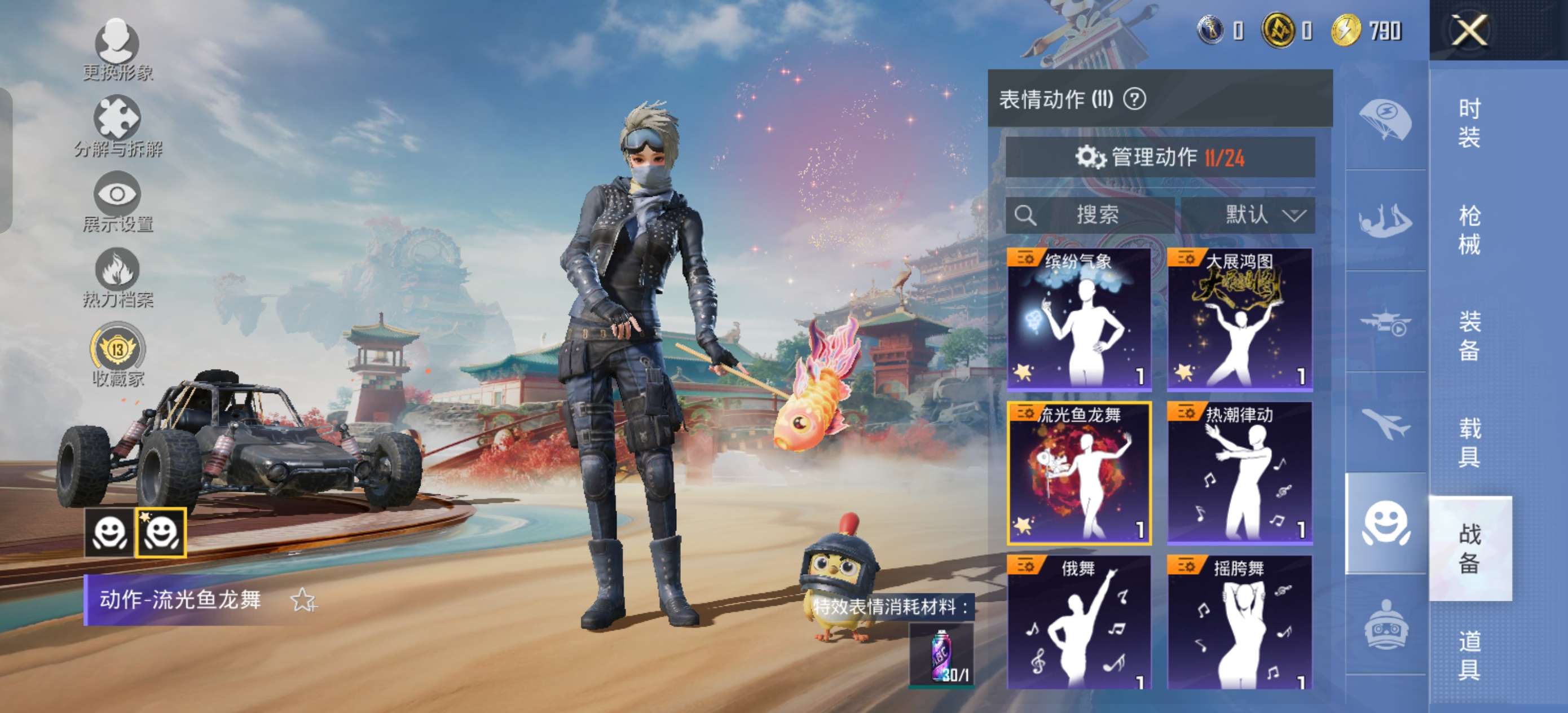
Task: Close the inventory screen with the X
Action: 1469,30
